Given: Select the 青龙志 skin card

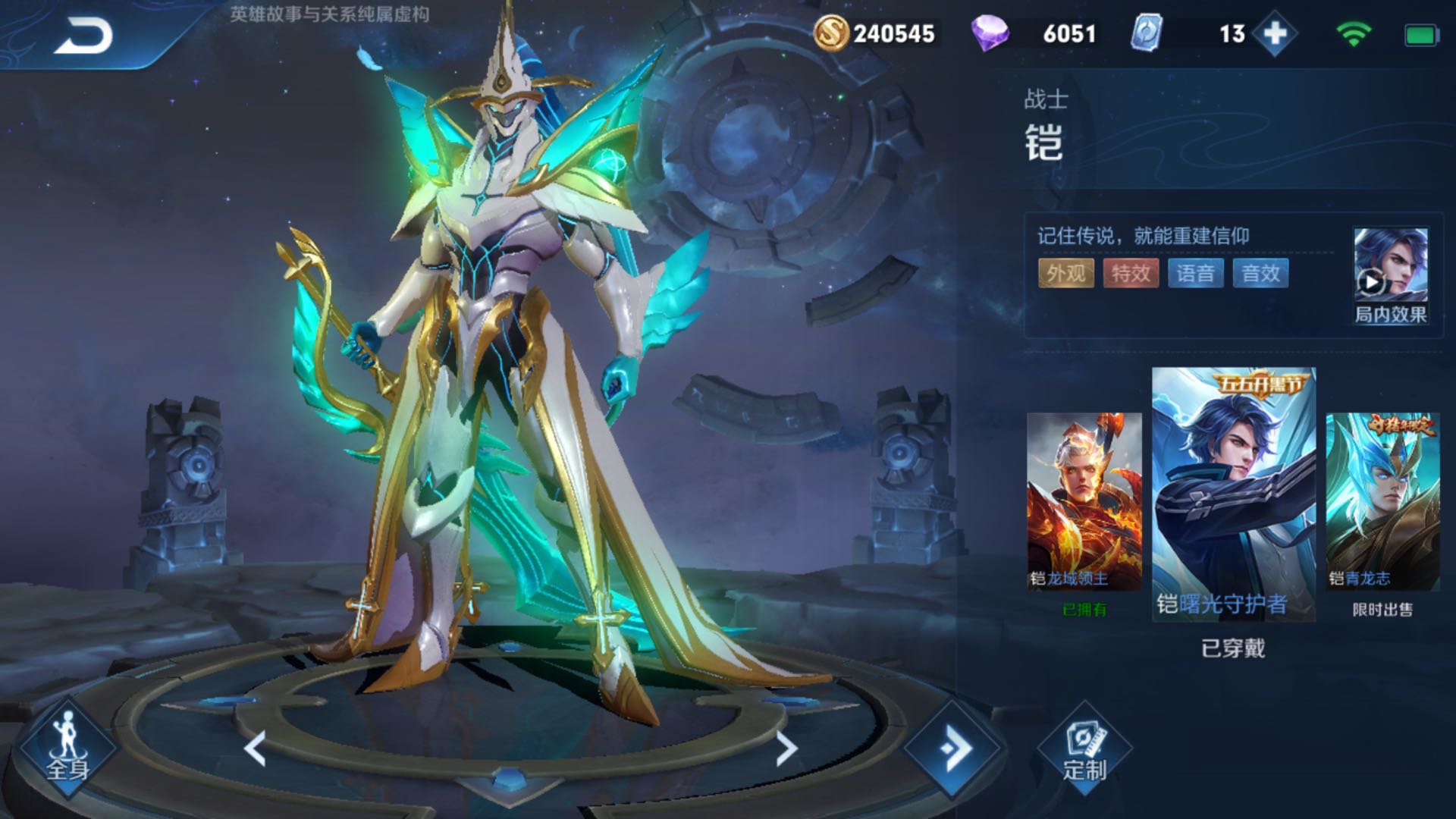Looking at the screenshot, I should (x=1382, y=502).
